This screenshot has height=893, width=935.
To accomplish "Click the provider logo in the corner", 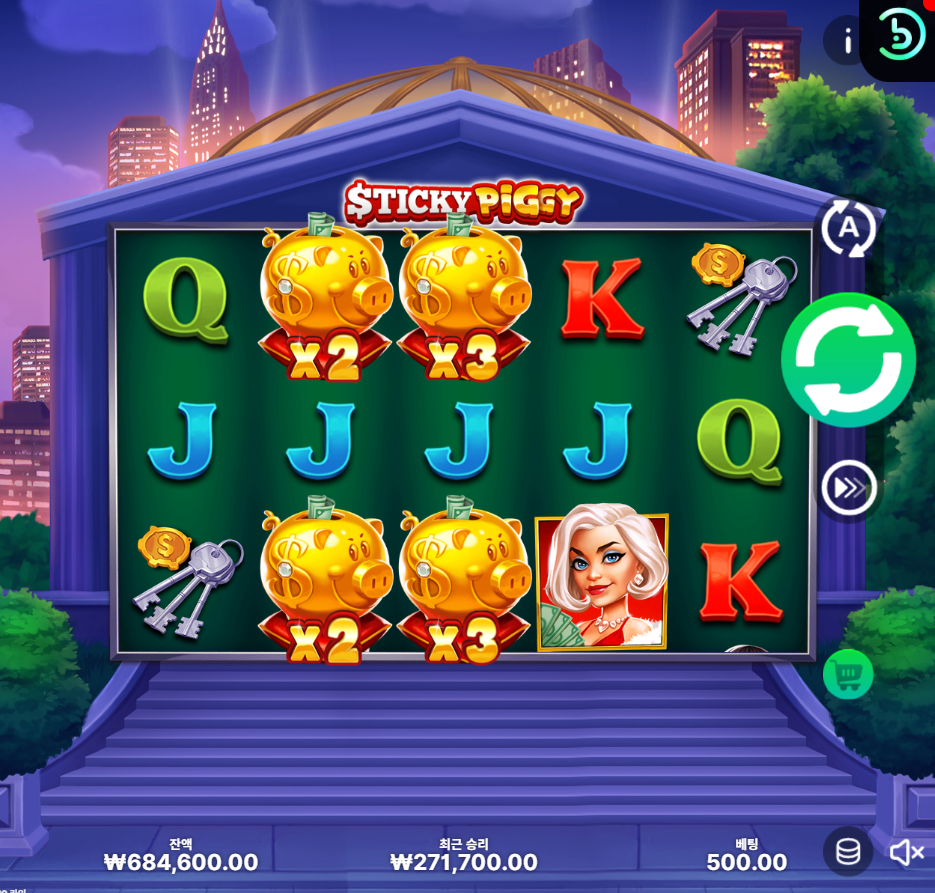I will pos(901,35).
